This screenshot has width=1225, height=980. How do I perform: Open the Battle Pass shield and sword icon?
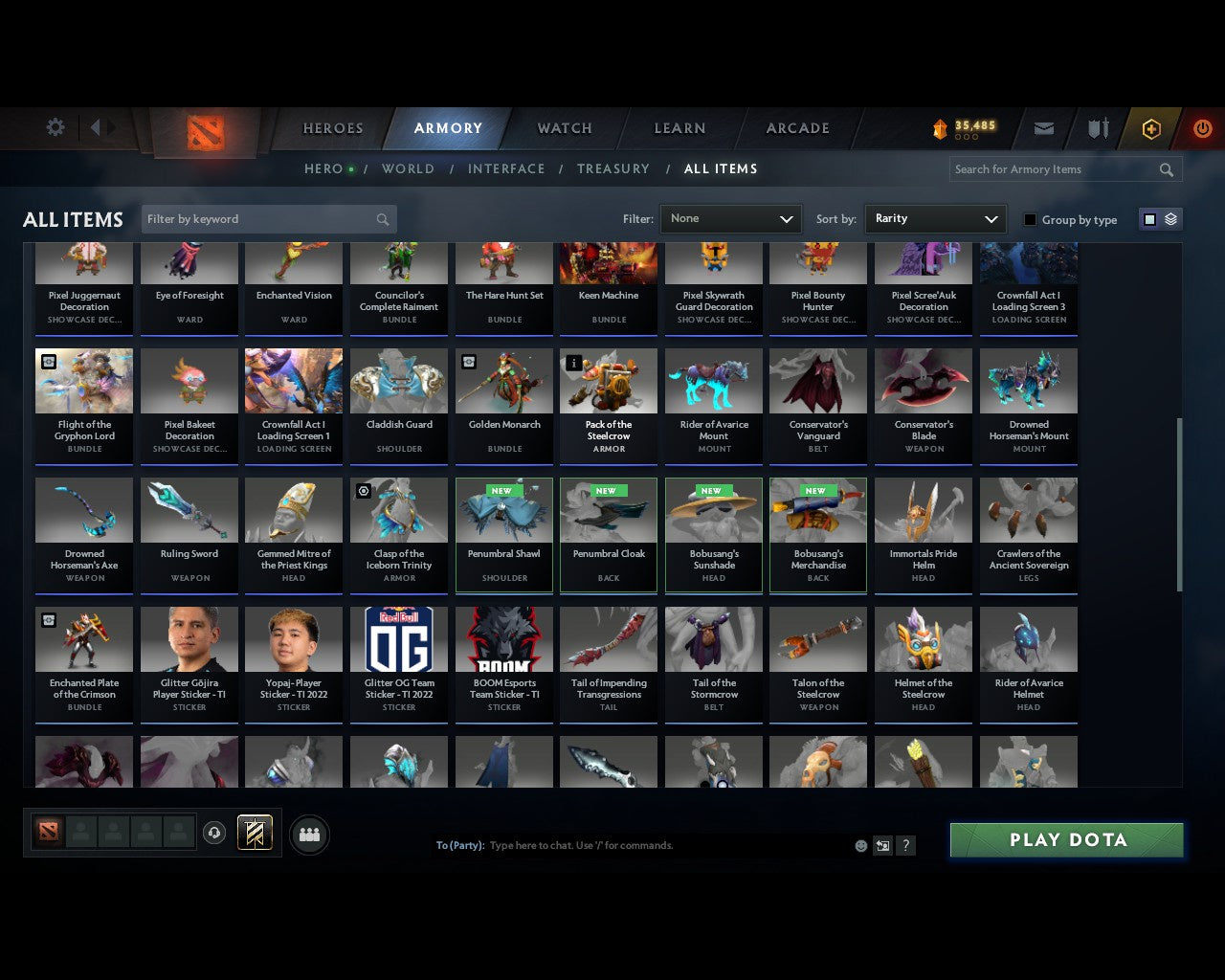tap(1097, 128)
